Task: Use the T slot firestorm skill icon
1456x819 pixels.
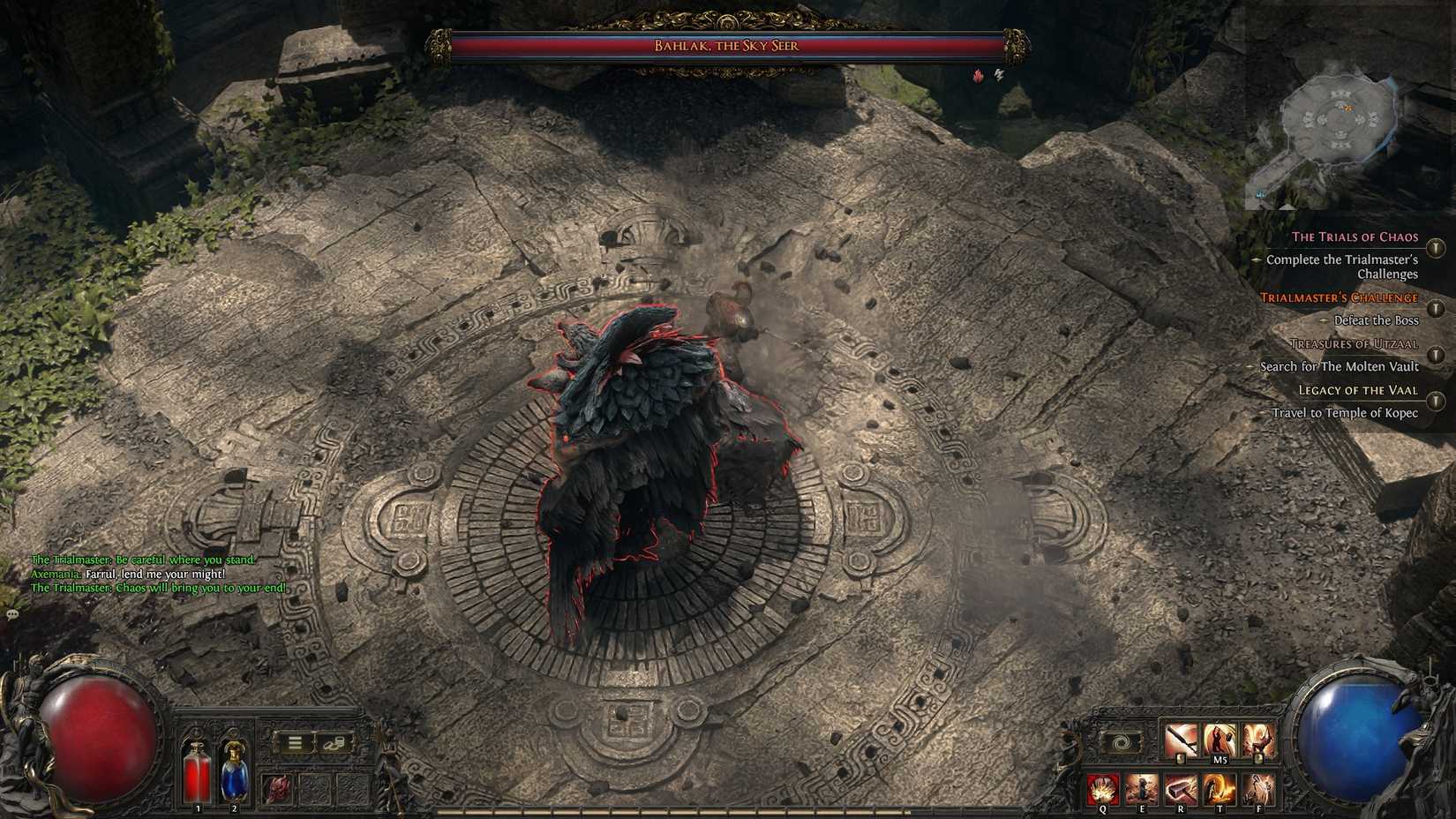Action: tap(1220, 790)
